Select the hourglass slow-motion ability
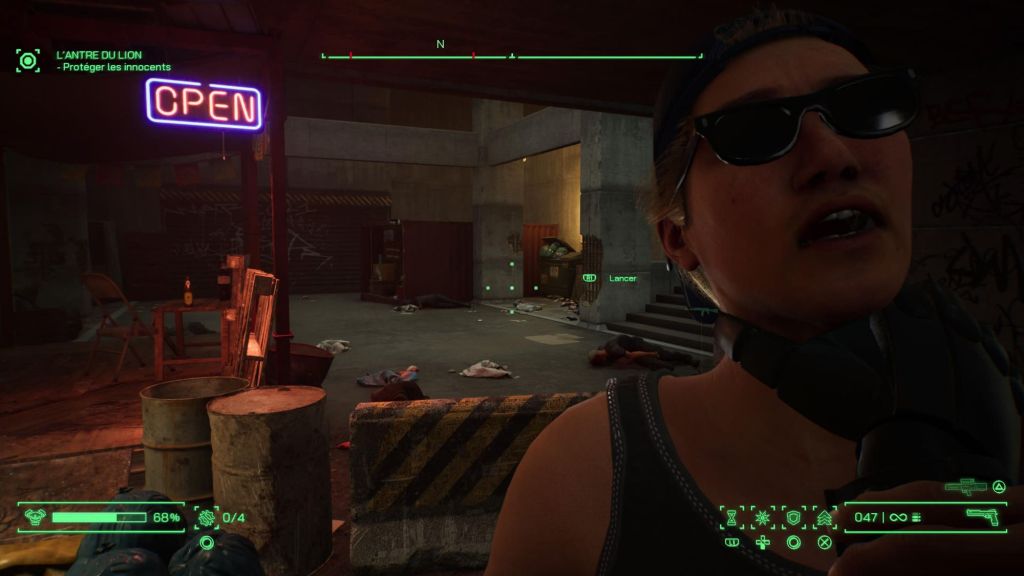 [x=732, y=517]
